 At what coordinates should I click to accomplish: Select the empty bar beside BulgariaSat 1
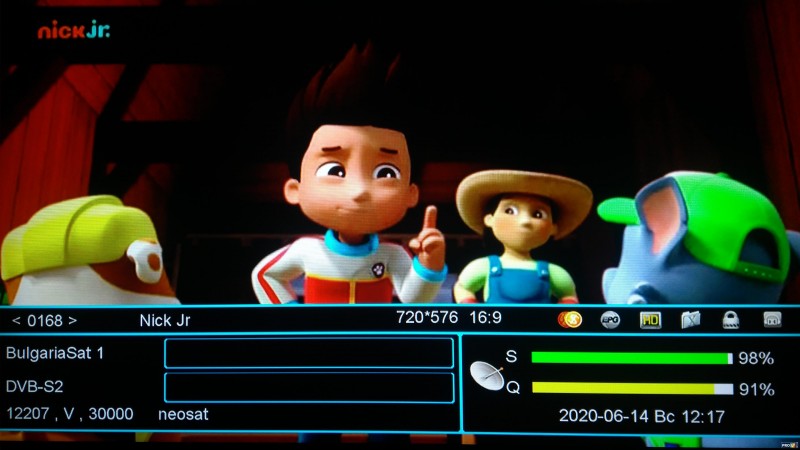tap(308, 353)
